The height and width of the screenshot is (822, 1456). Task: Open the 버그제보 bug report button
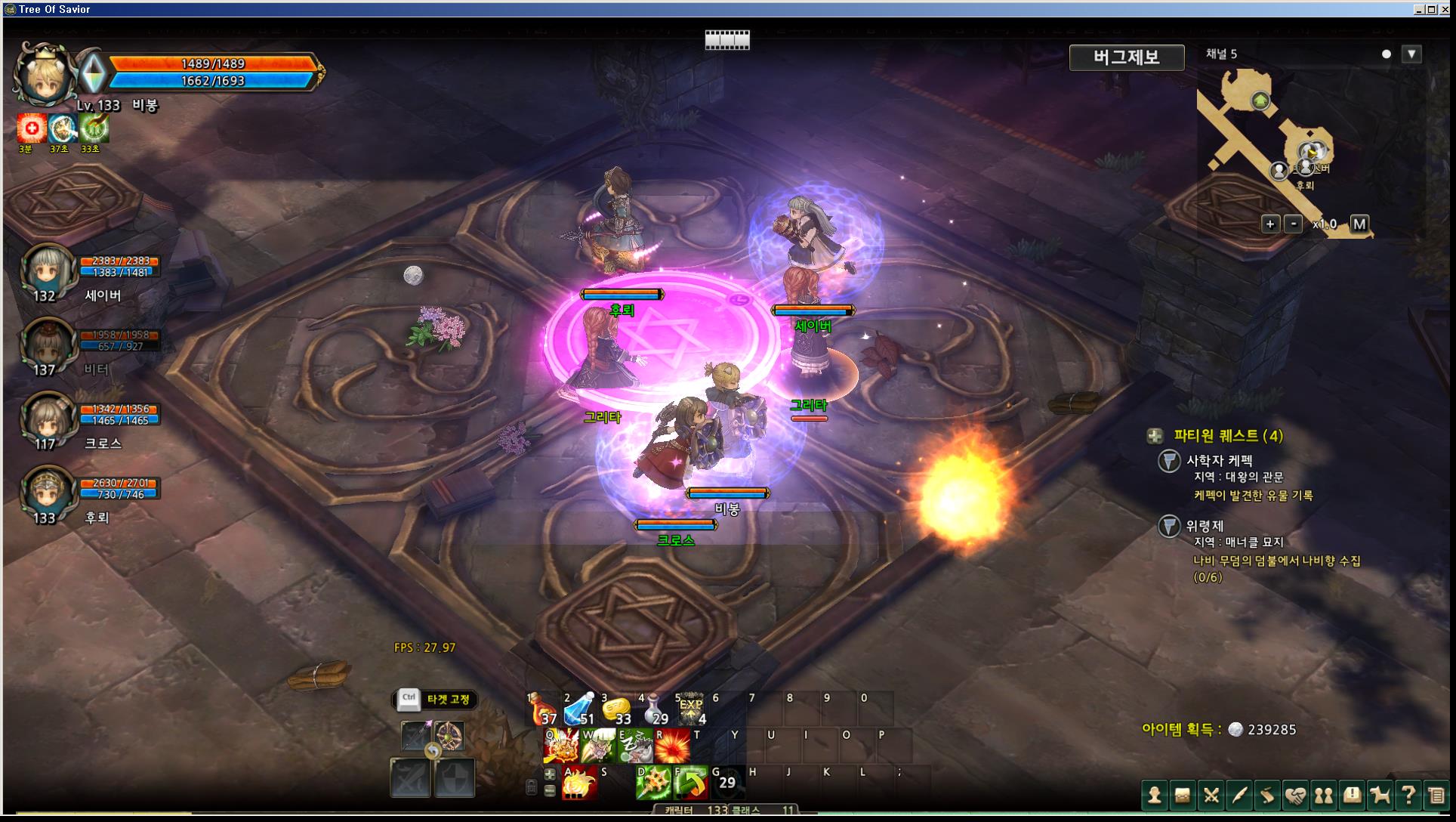[1126, 57]
